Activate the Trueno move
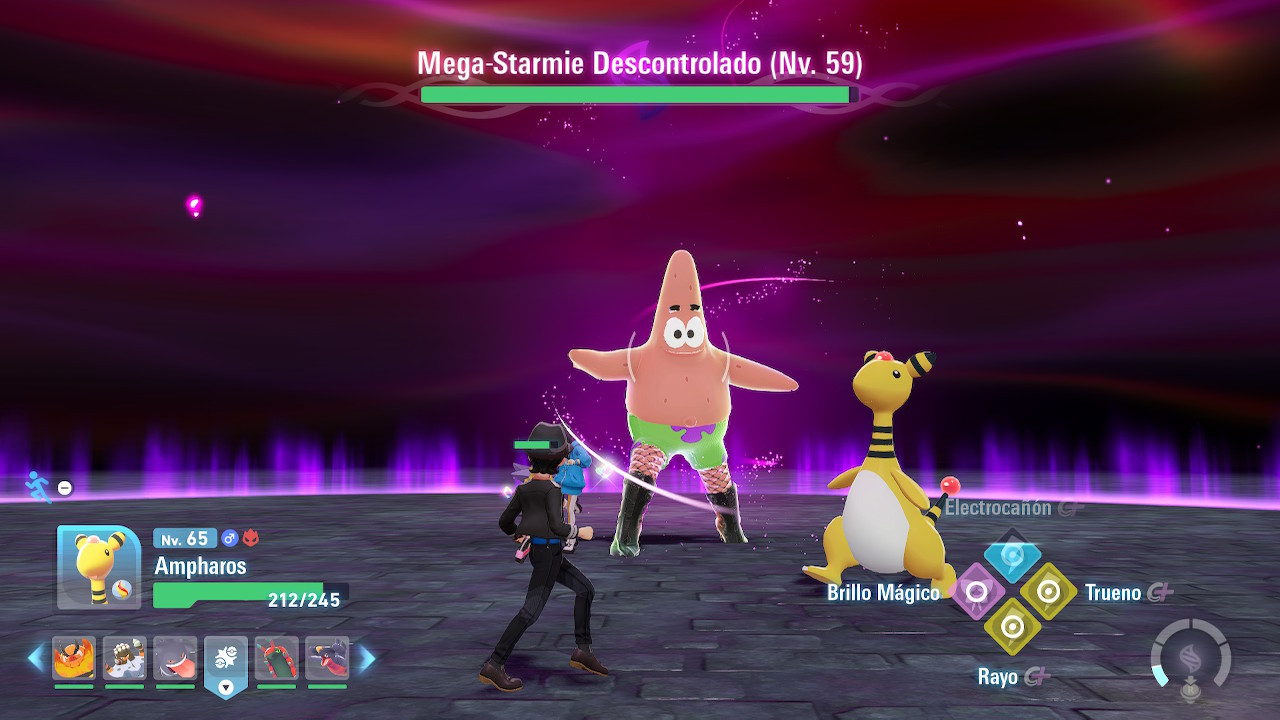The width and height of the screenshot is (1280, 720). (1048, 592)
